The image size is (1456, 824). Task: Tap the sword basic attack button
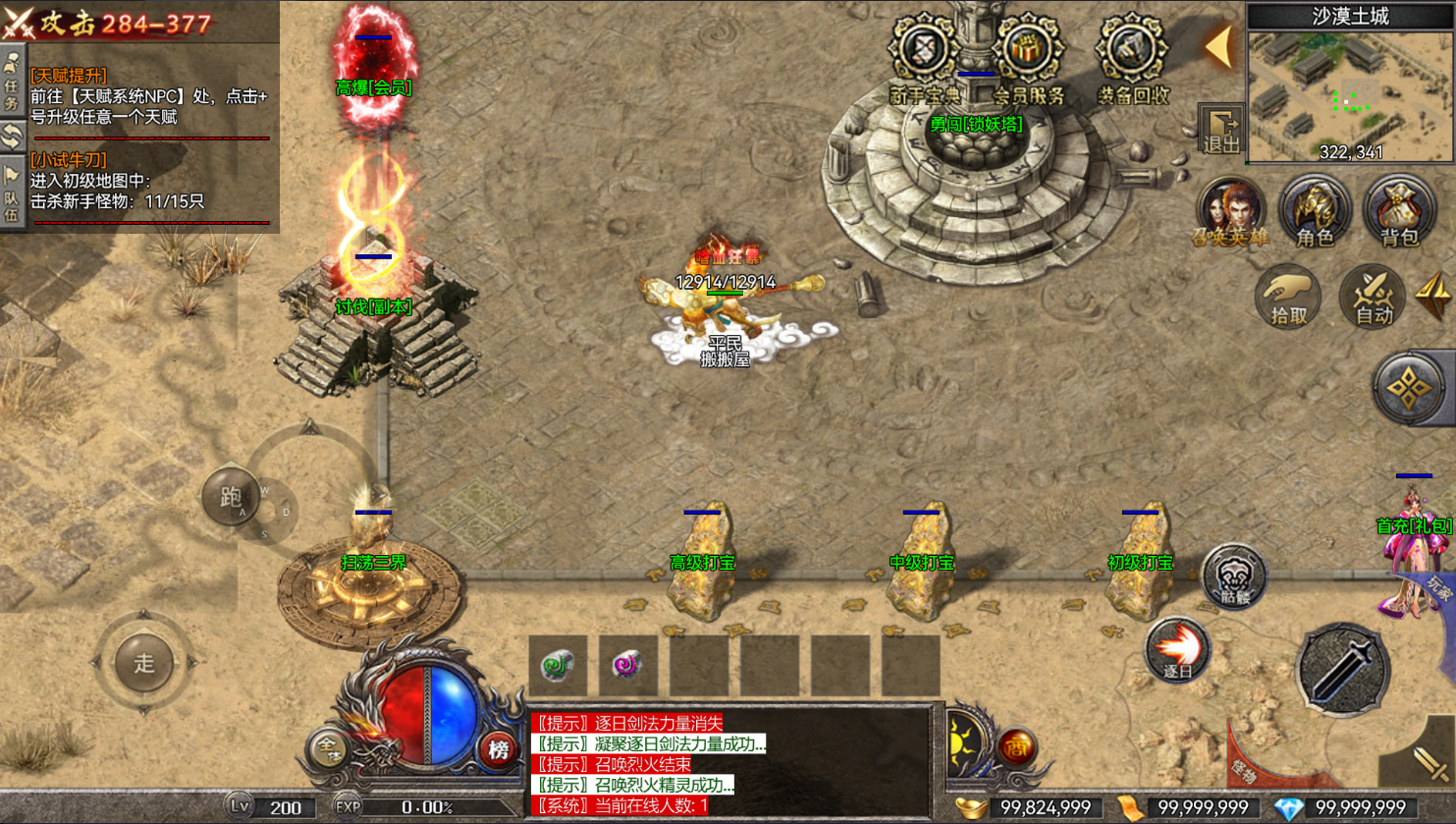1342,669
